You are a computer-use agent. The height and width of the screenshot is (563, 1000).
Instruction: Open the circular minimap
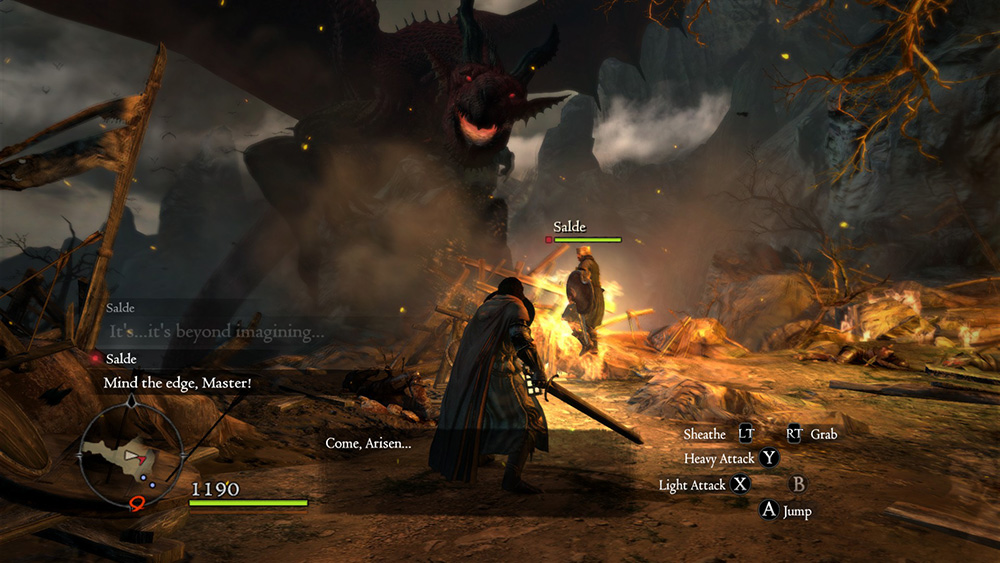[131, 455]
